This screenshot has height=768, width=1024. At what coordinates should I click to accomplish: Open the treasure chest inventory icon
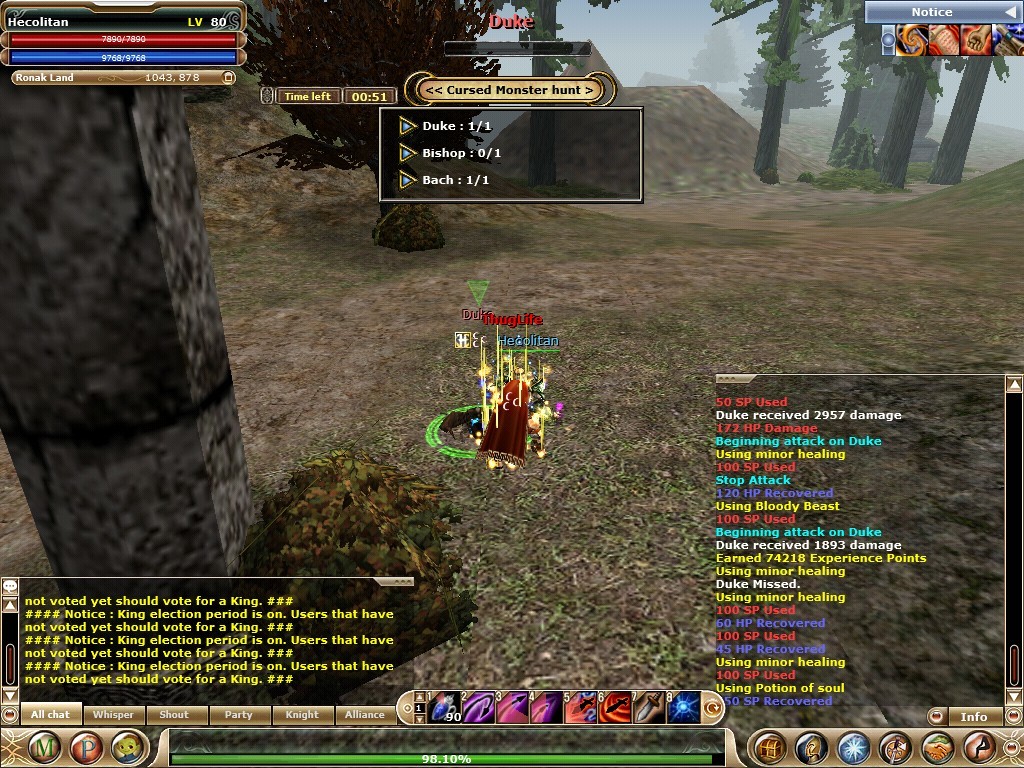pos(769,747)
